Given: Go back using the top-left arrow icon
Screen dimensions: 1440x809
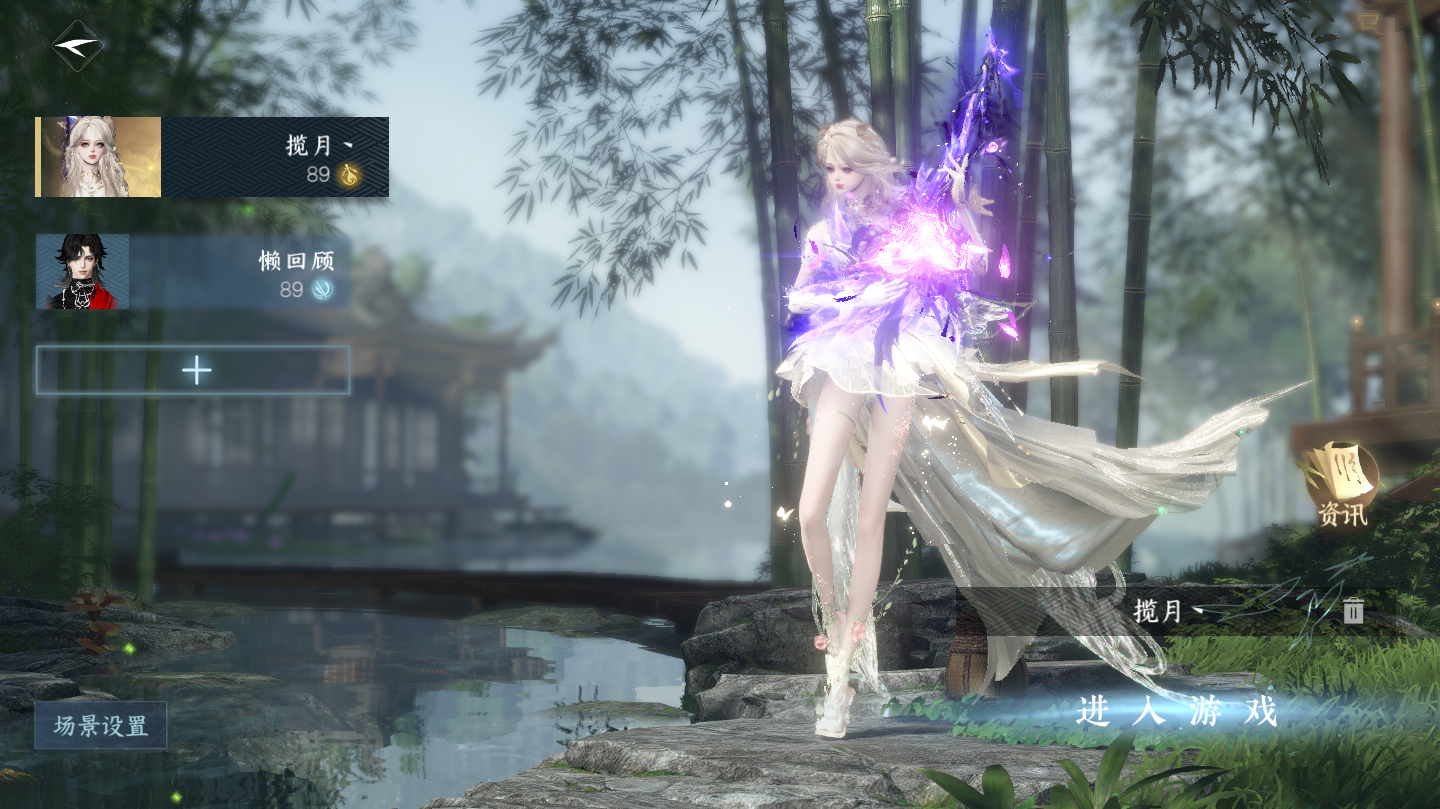Looking at the screenshot, I should tap(78, 46).
